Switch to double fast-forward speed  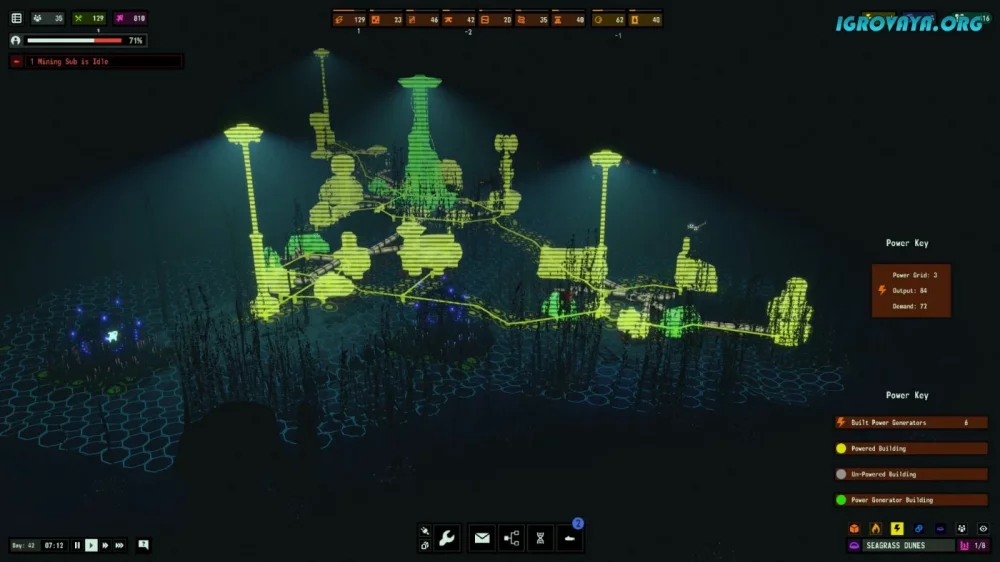(105, 545)
